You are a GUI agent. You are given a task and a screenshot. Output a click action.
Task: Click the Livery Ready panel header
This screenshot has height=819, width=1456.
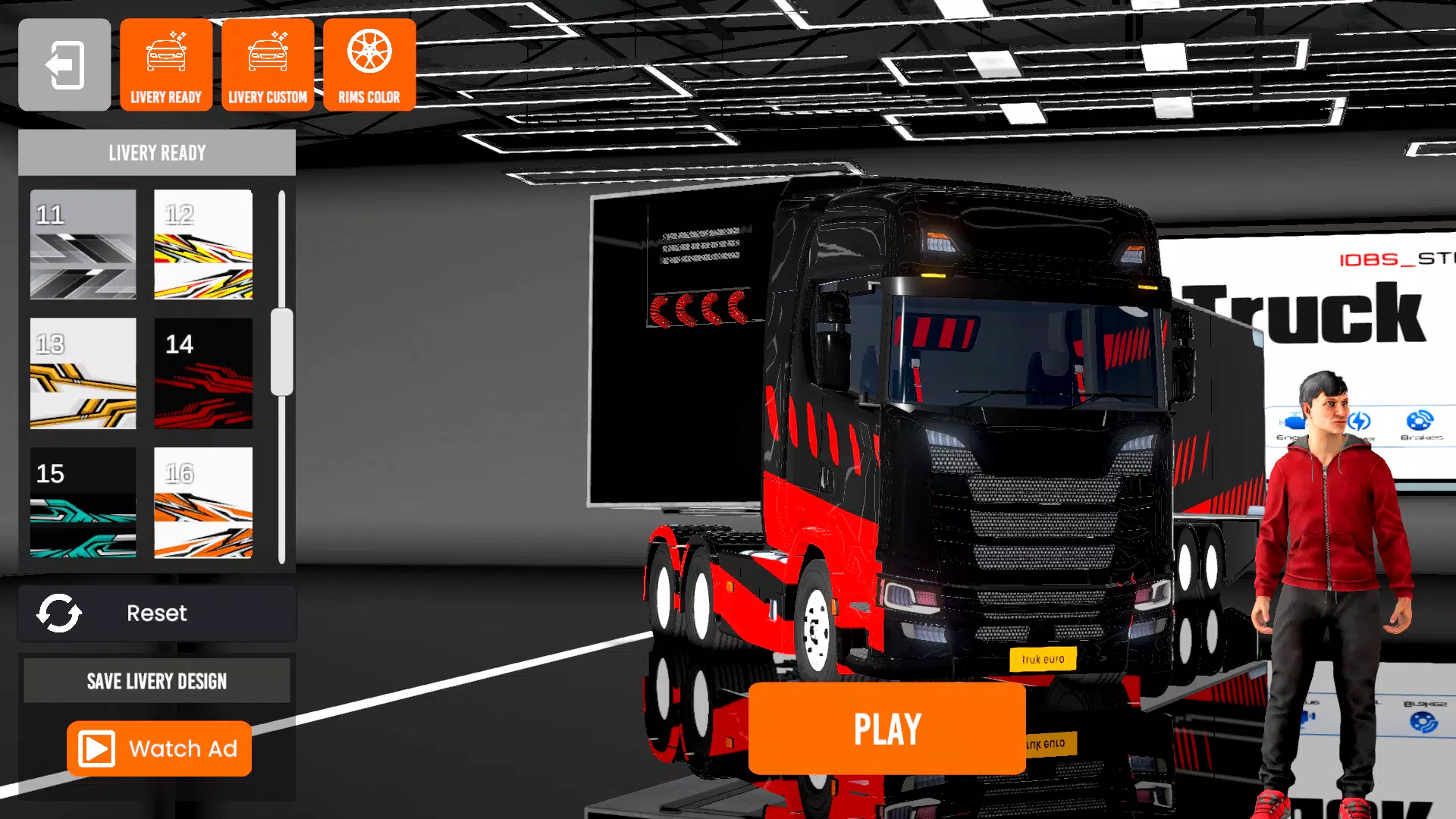tap(156, 152)
